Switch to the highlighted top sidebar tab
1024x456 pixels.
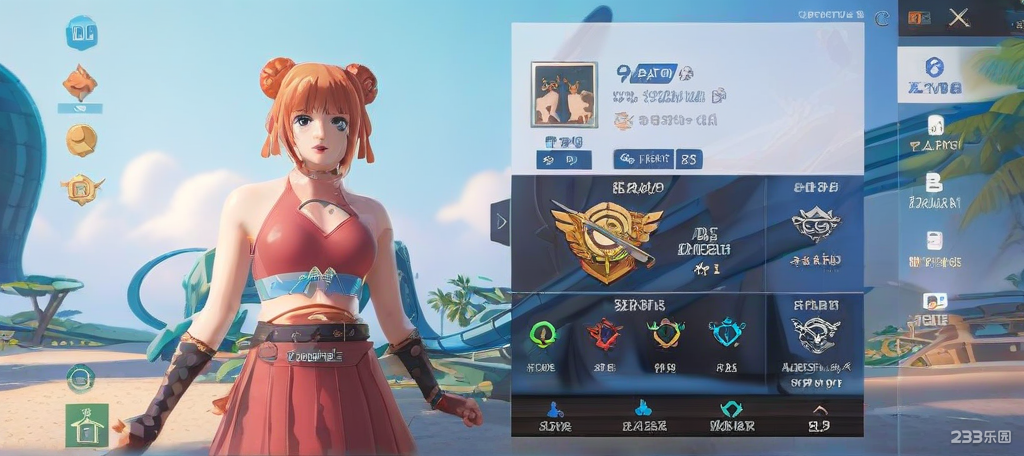[x=934, y=74]
